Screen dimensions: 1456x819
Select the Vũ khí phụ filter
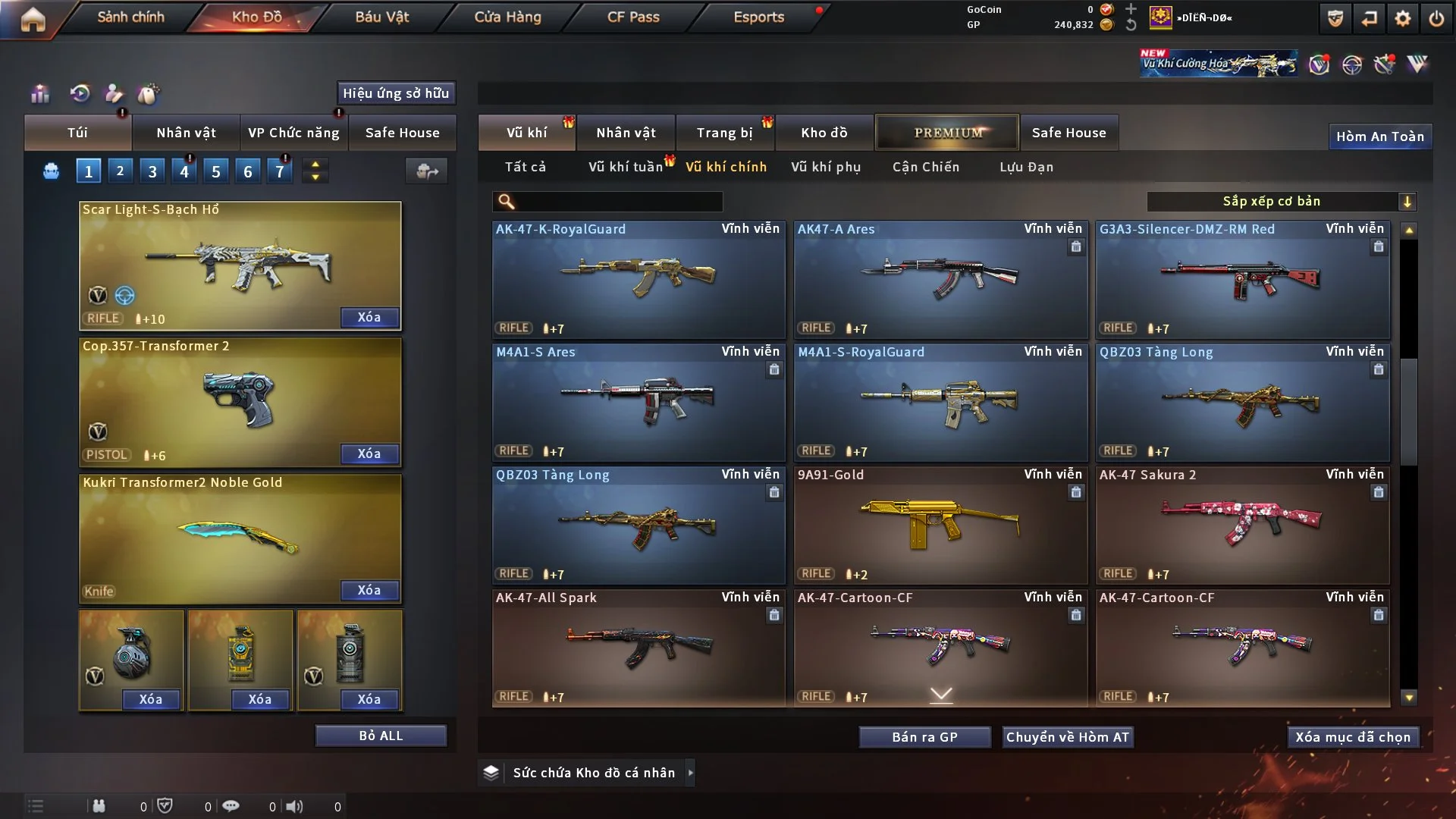tap(825, 167)
